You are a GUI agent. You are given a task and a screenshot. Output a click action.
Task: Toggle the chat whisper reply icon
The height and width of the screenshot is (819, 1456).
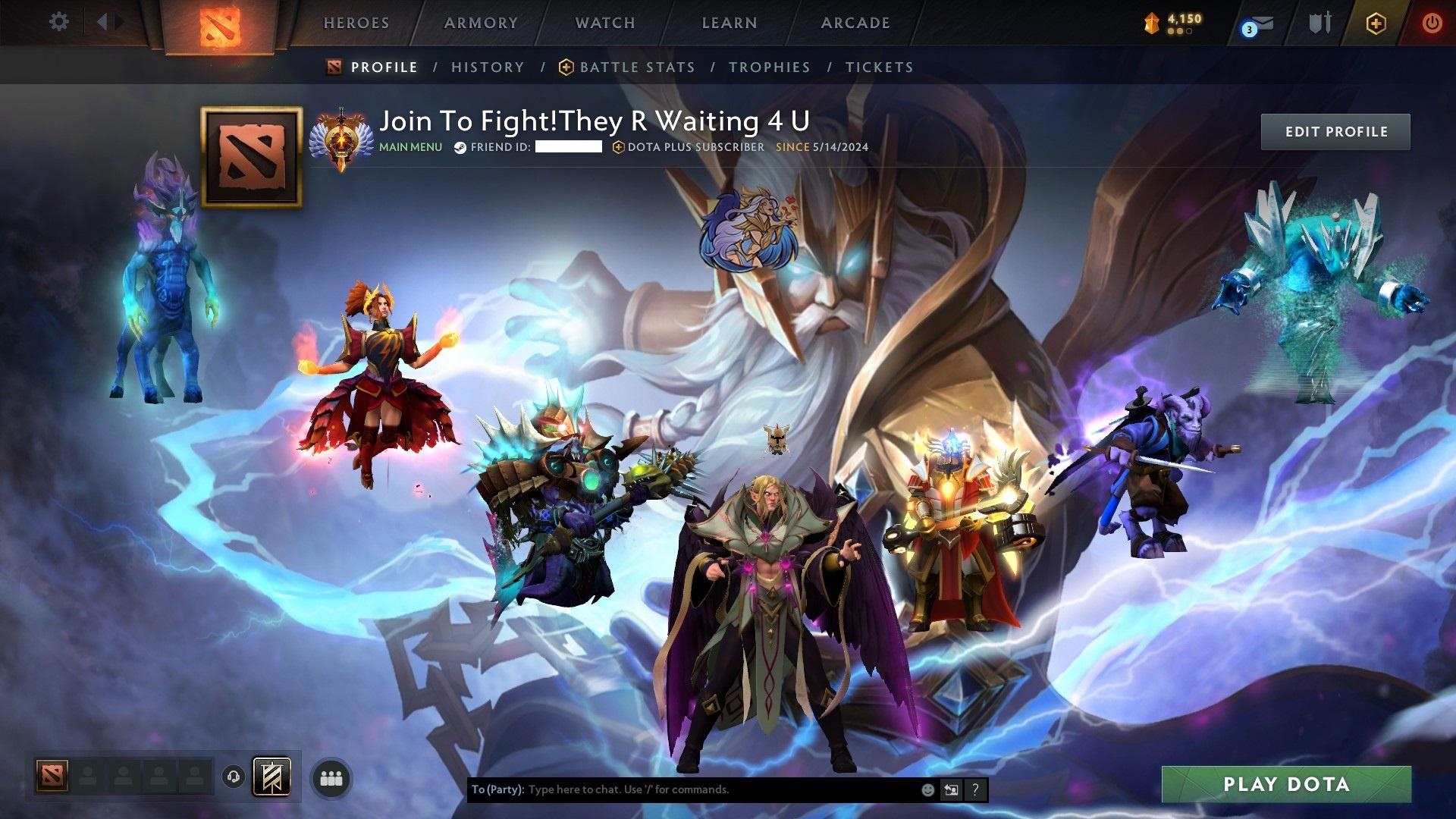click(x=951, y=789)
